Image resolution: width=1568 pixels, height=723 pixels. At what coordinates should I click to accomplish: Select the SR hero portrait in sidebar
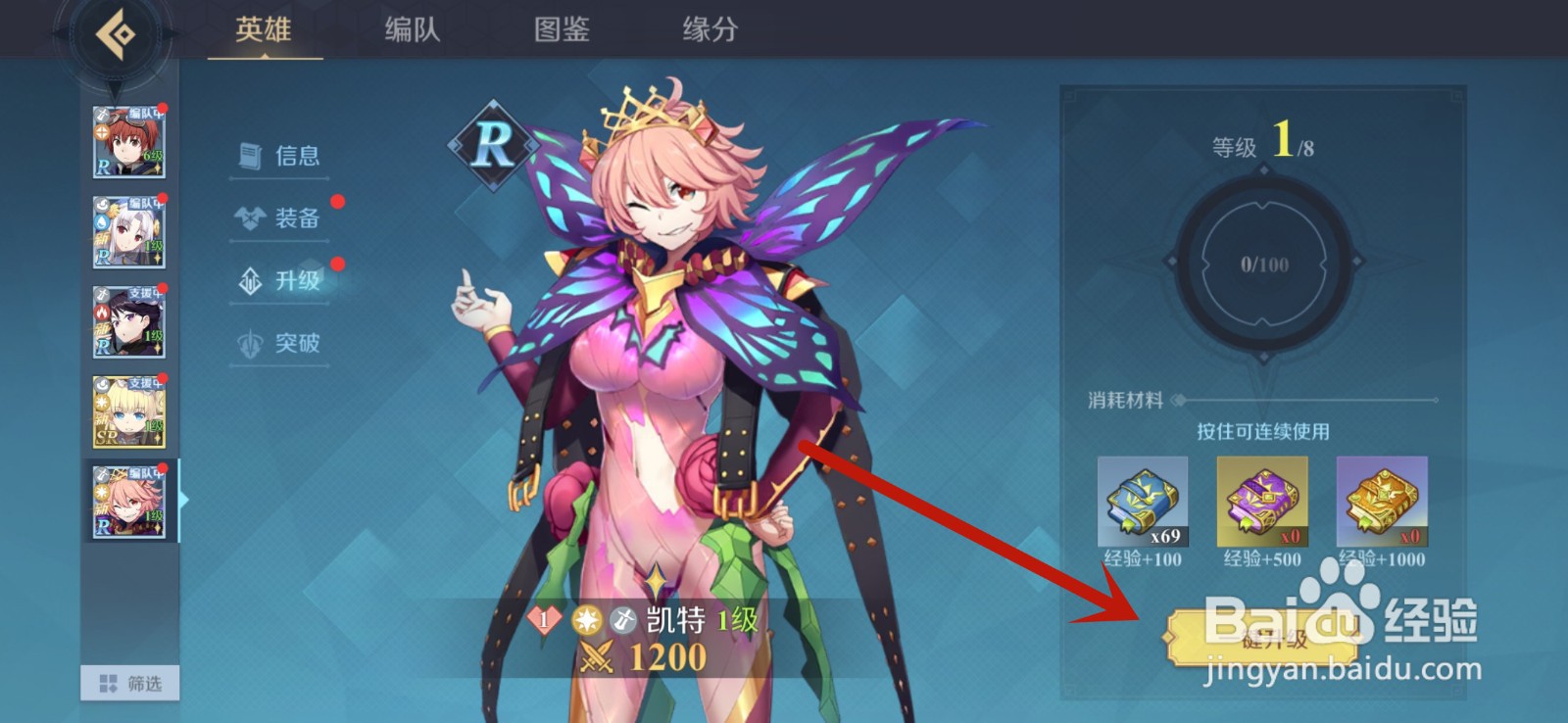[127, 411]
